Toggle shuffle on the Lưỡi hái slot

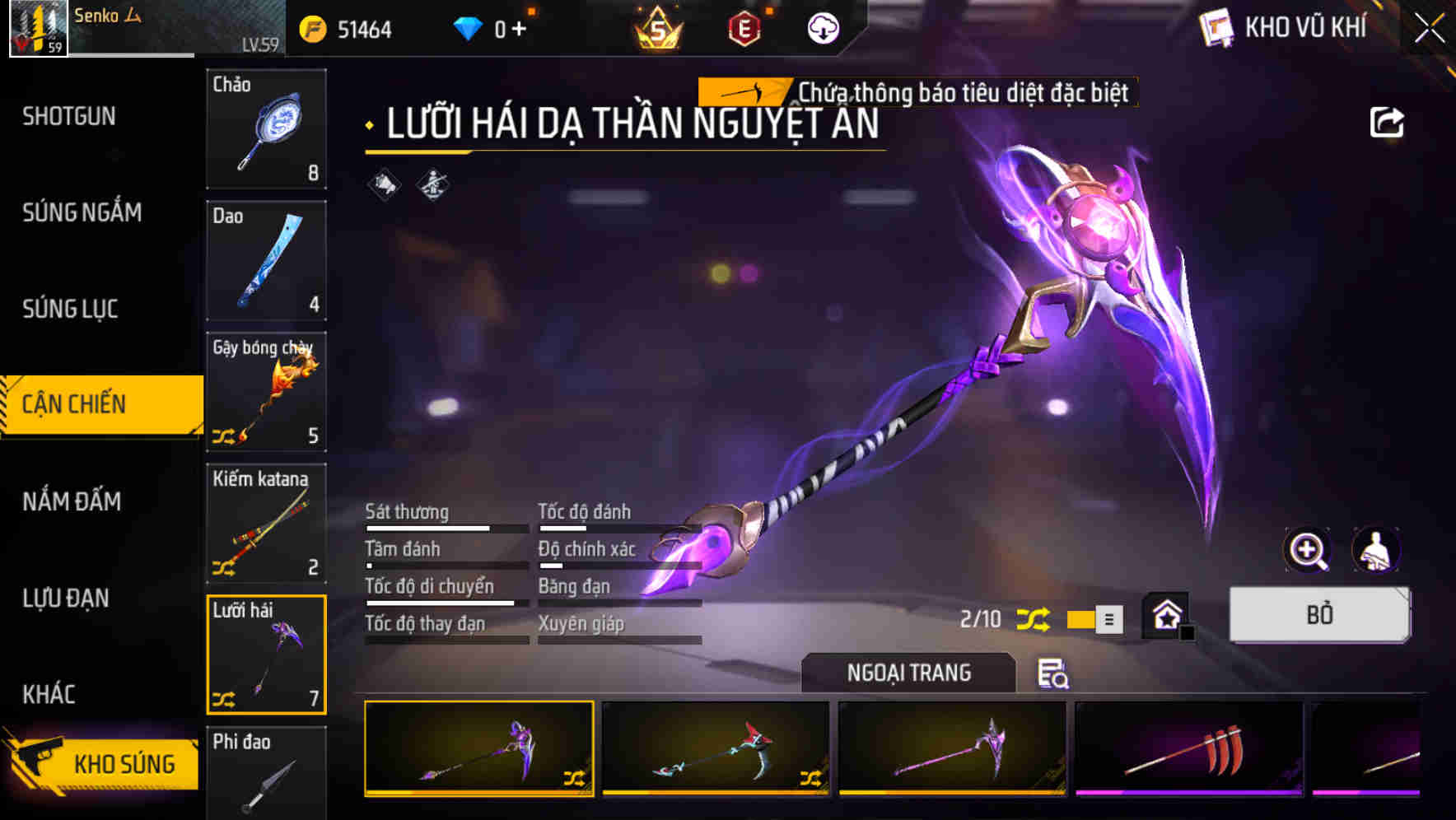pyautogui.click(x=224, y=701)
